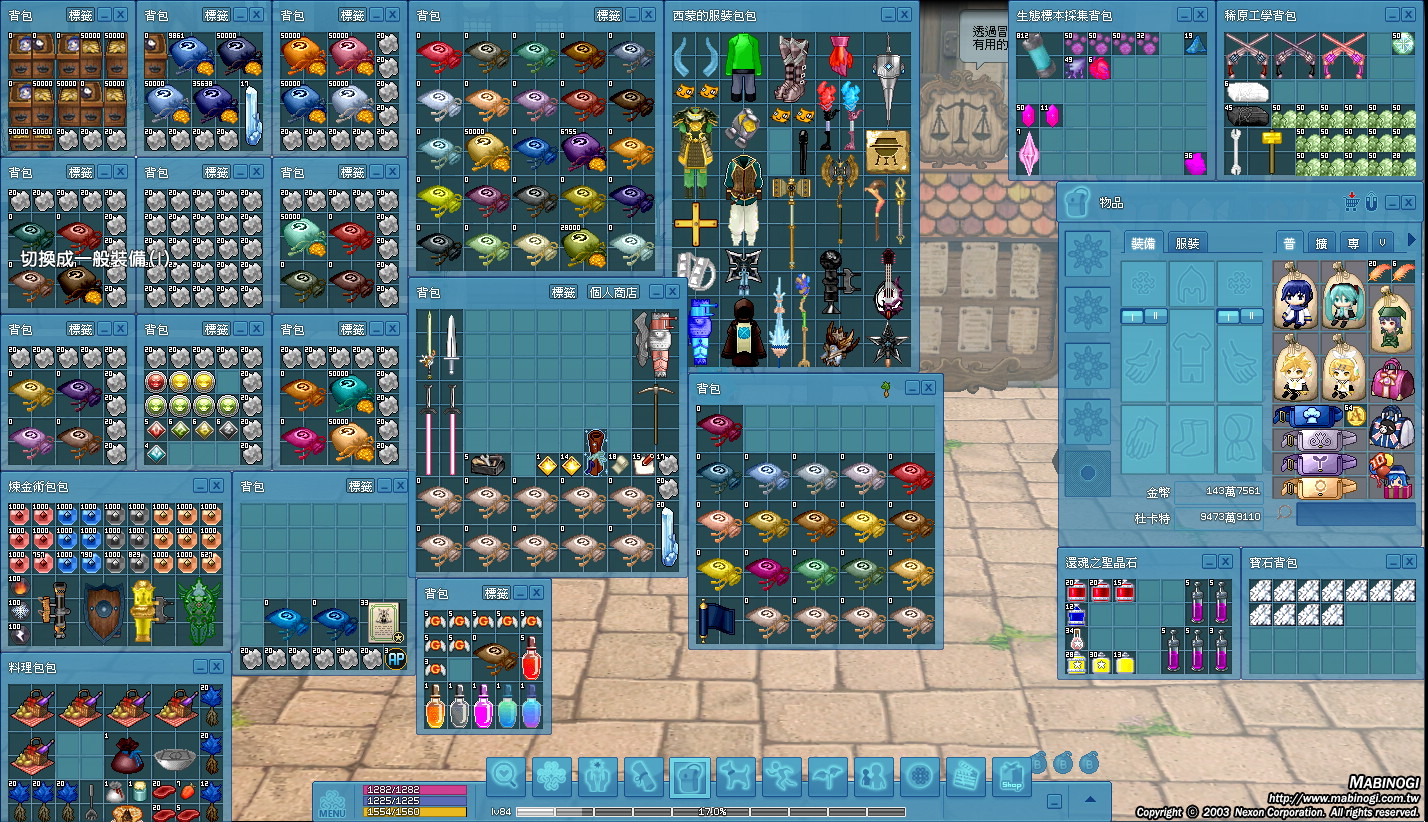Click the item search field in inventory
1428x822 pixels.
1356,514
